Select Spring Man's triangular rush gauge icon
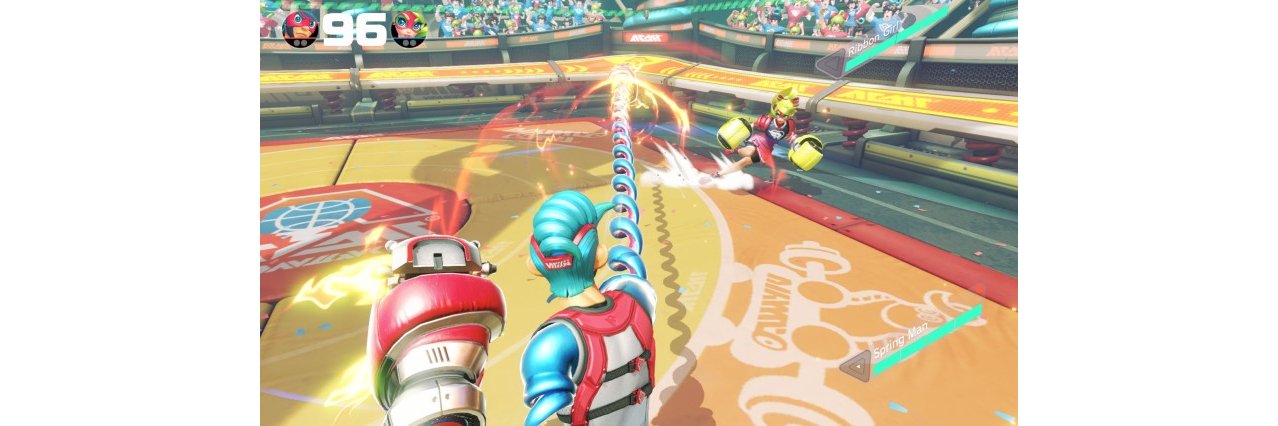This screenshot has width=1278, height=426. pyautogui.click(x=855, y=366)
